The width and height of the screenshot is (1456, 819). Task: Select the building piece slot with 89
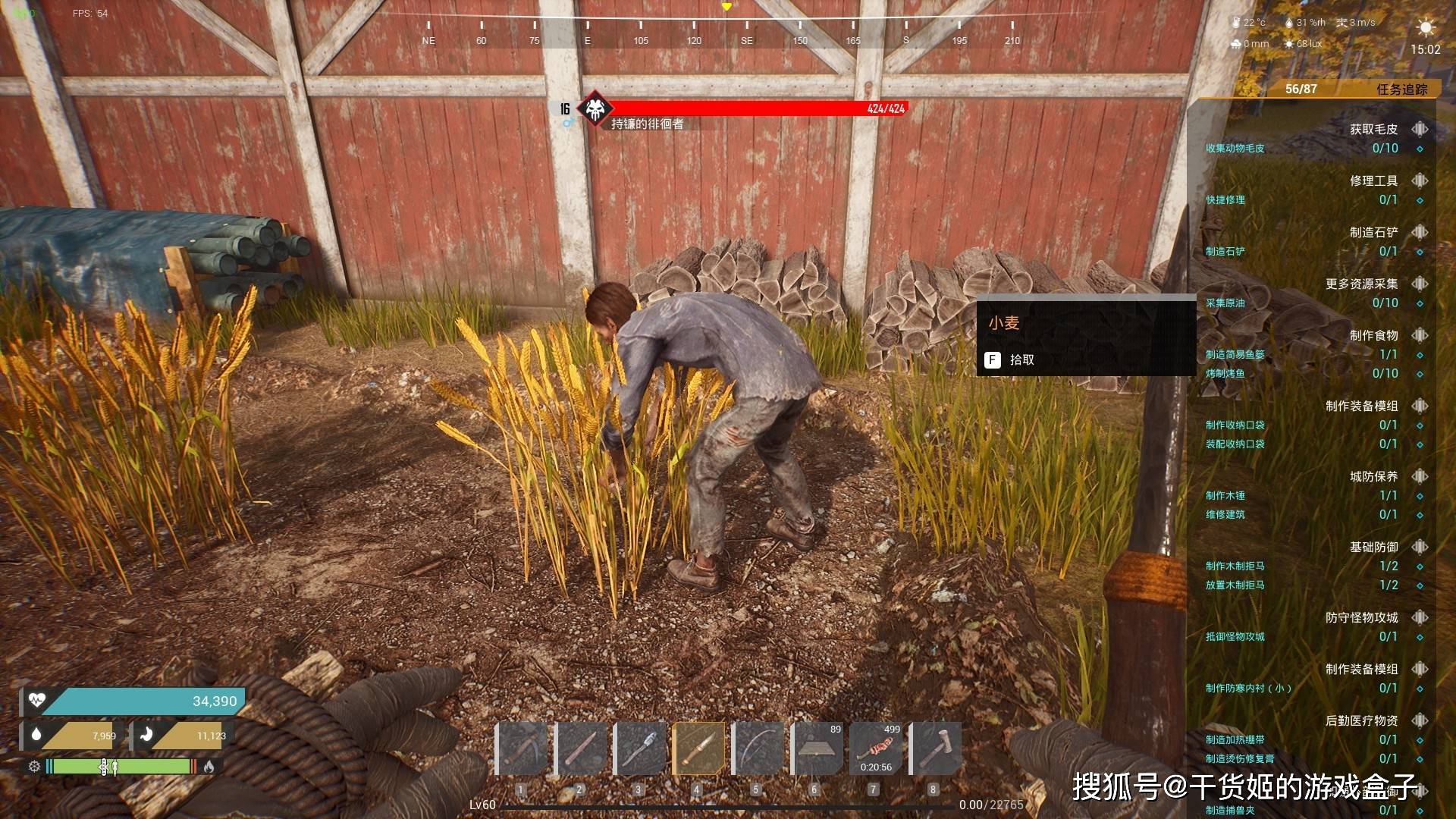tap(816, 748)
